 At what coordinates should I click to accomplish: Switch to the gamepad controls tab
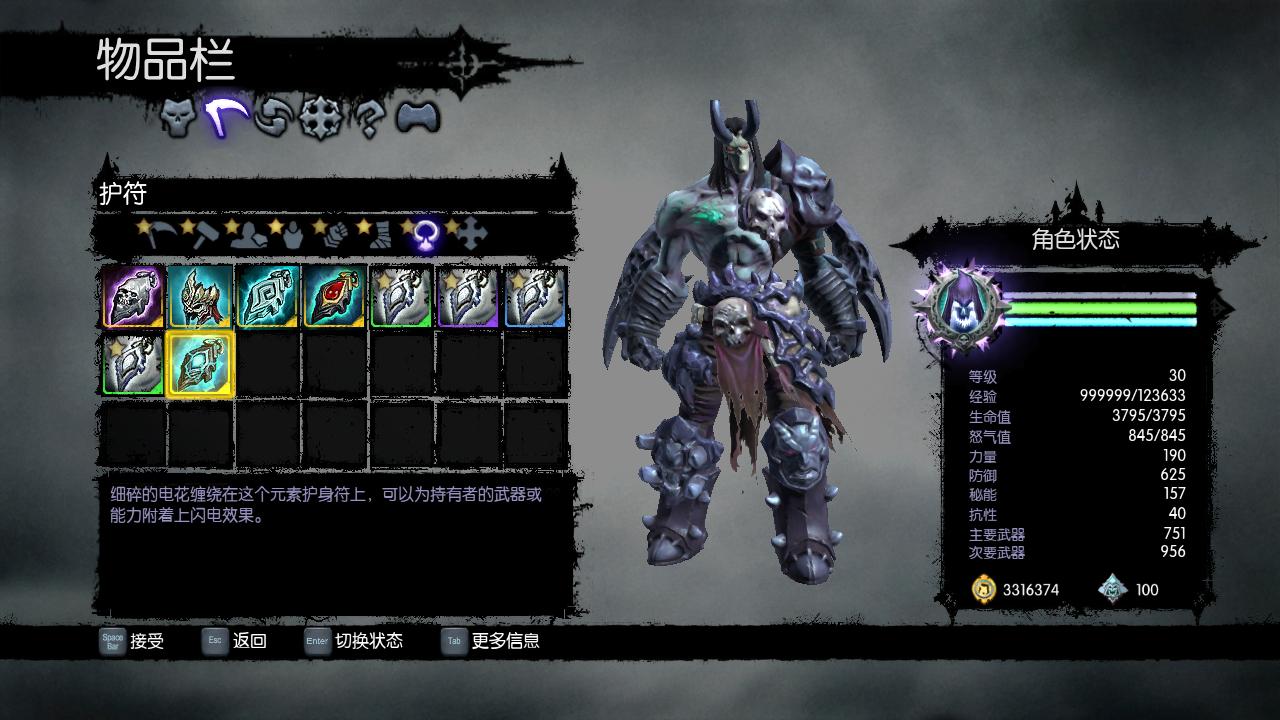[x=417, y=118]
